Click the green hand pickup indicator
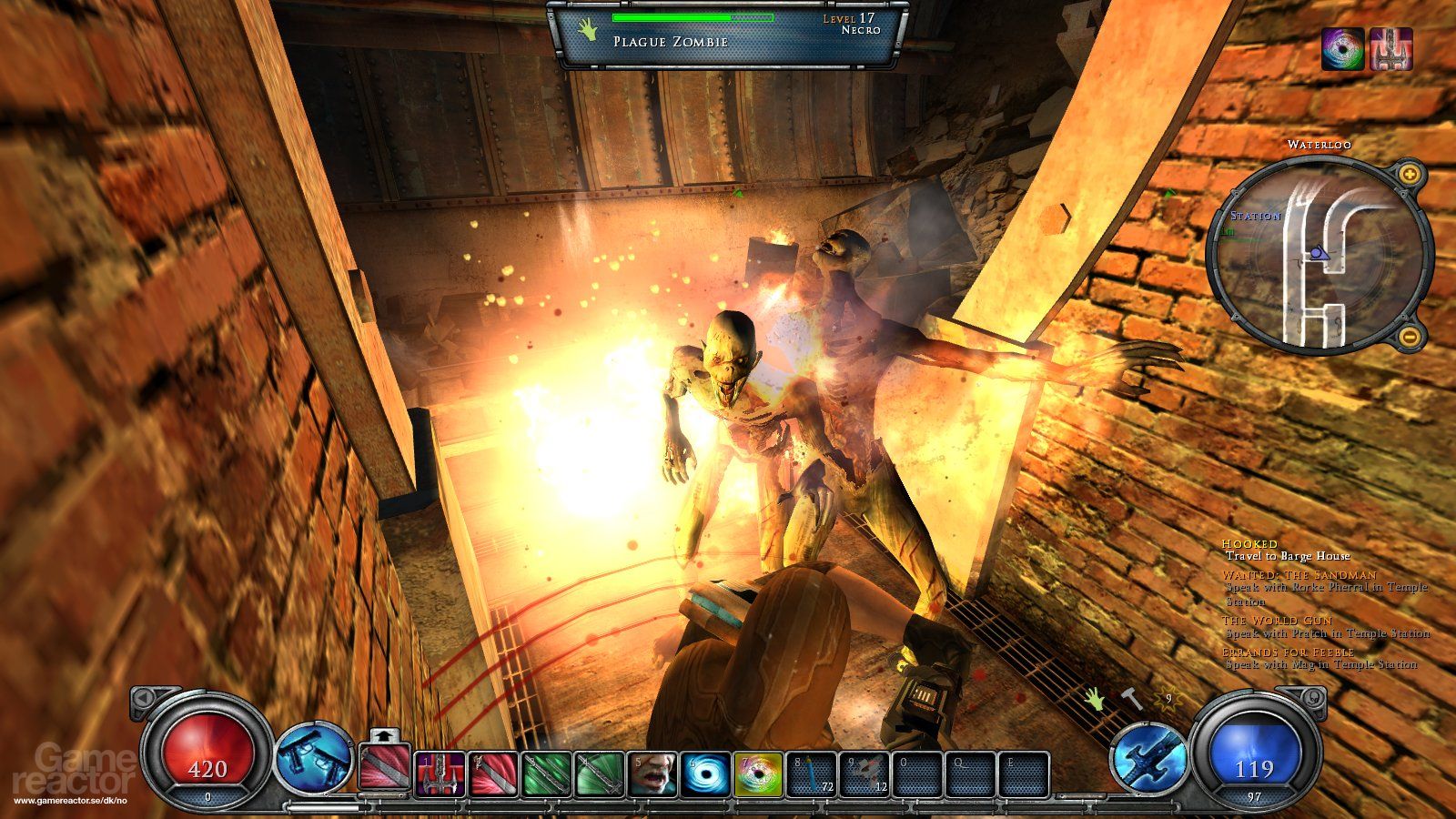Screen dimensions: 1456x819 [1093, 699]
